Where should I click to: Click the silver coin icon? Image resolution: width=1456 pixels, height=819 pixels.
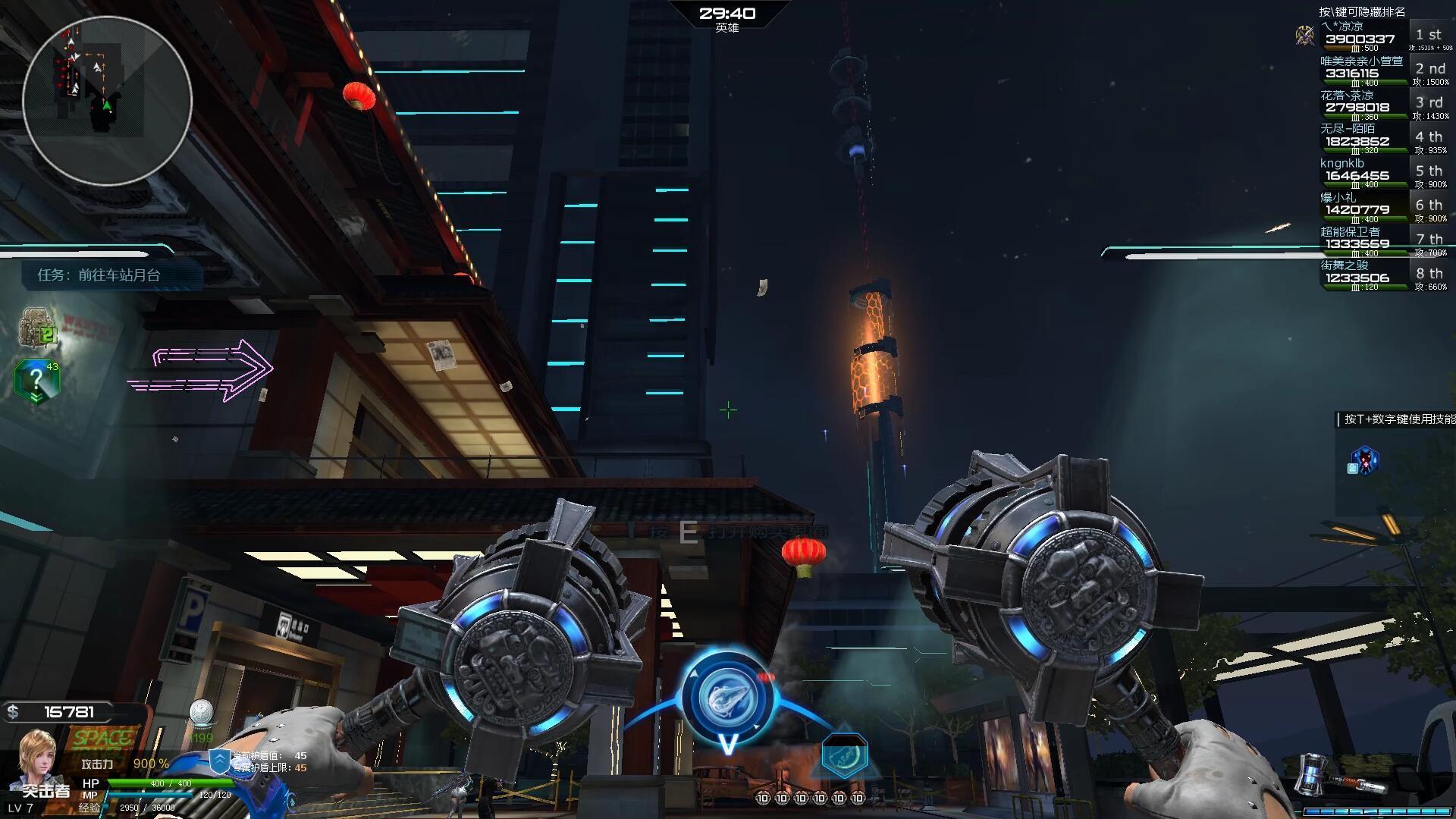[201, 713]
